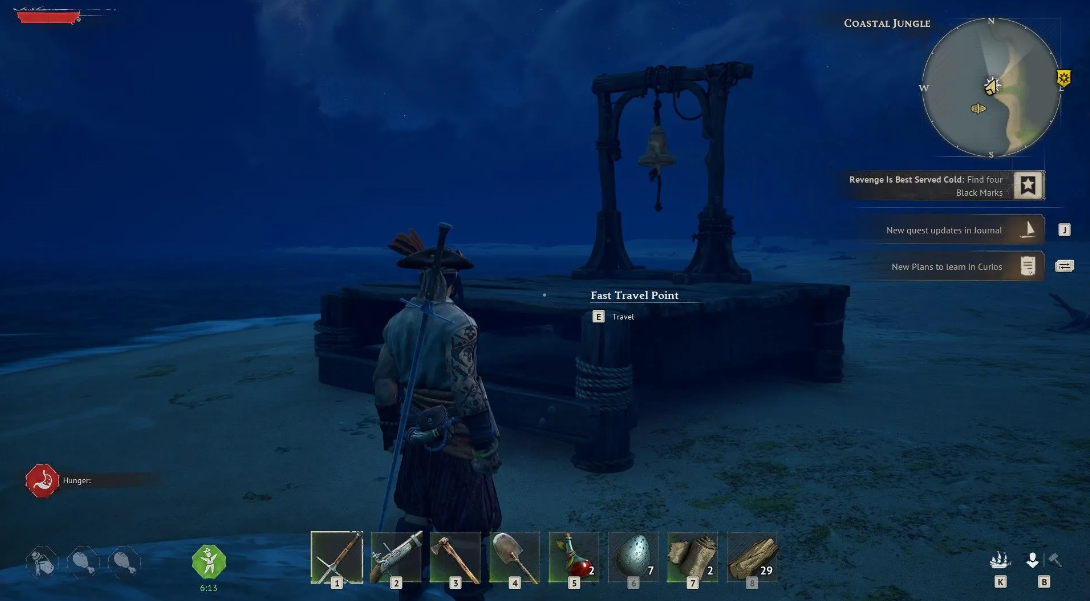Open the circular minimap
Viewport: 1090px width, 601px height.
990,87
